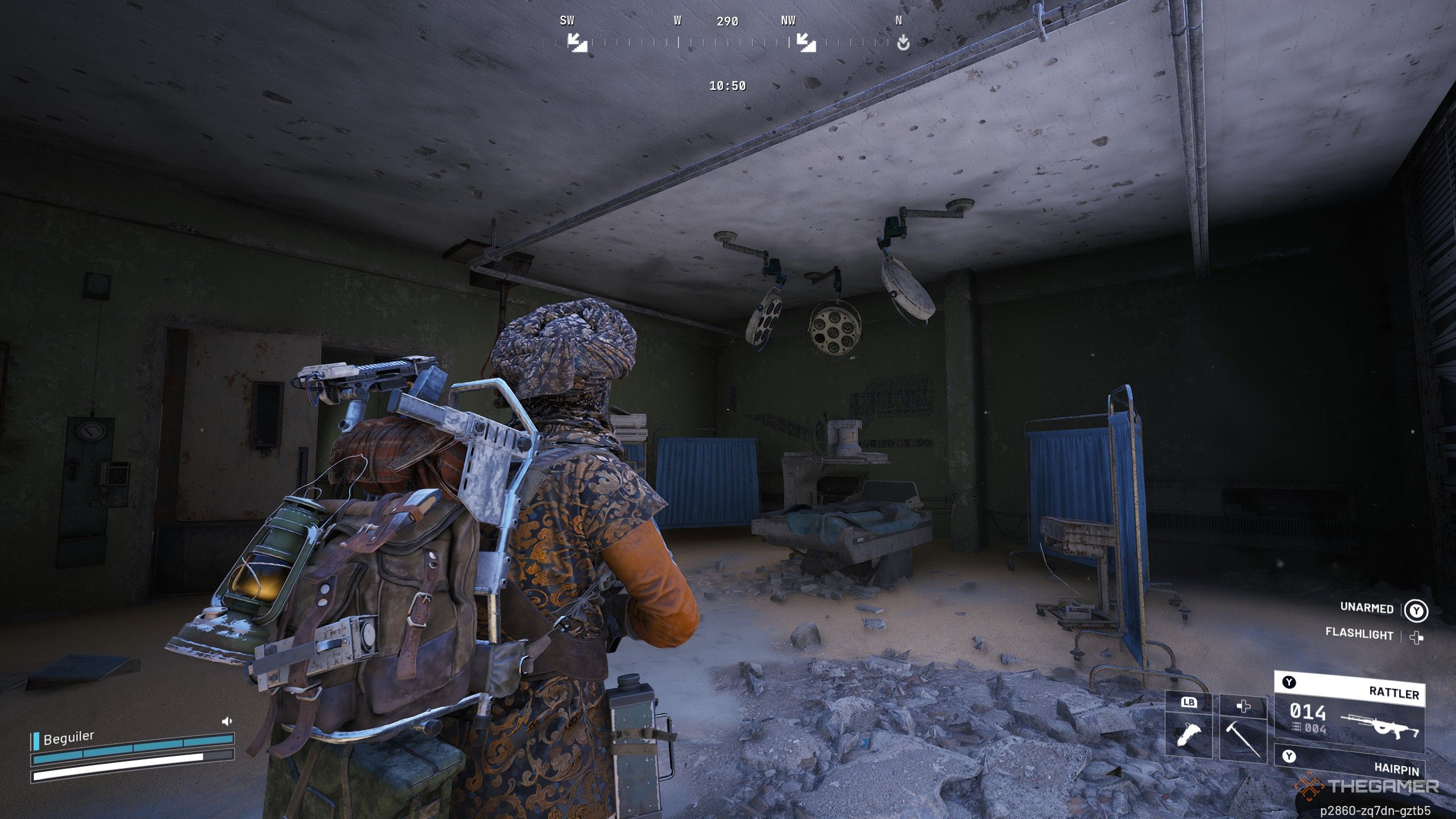The image size is (1456, 819).
Task: Mute audio via the speaker icon above Beguiler
Action: [x=227, y=721]
